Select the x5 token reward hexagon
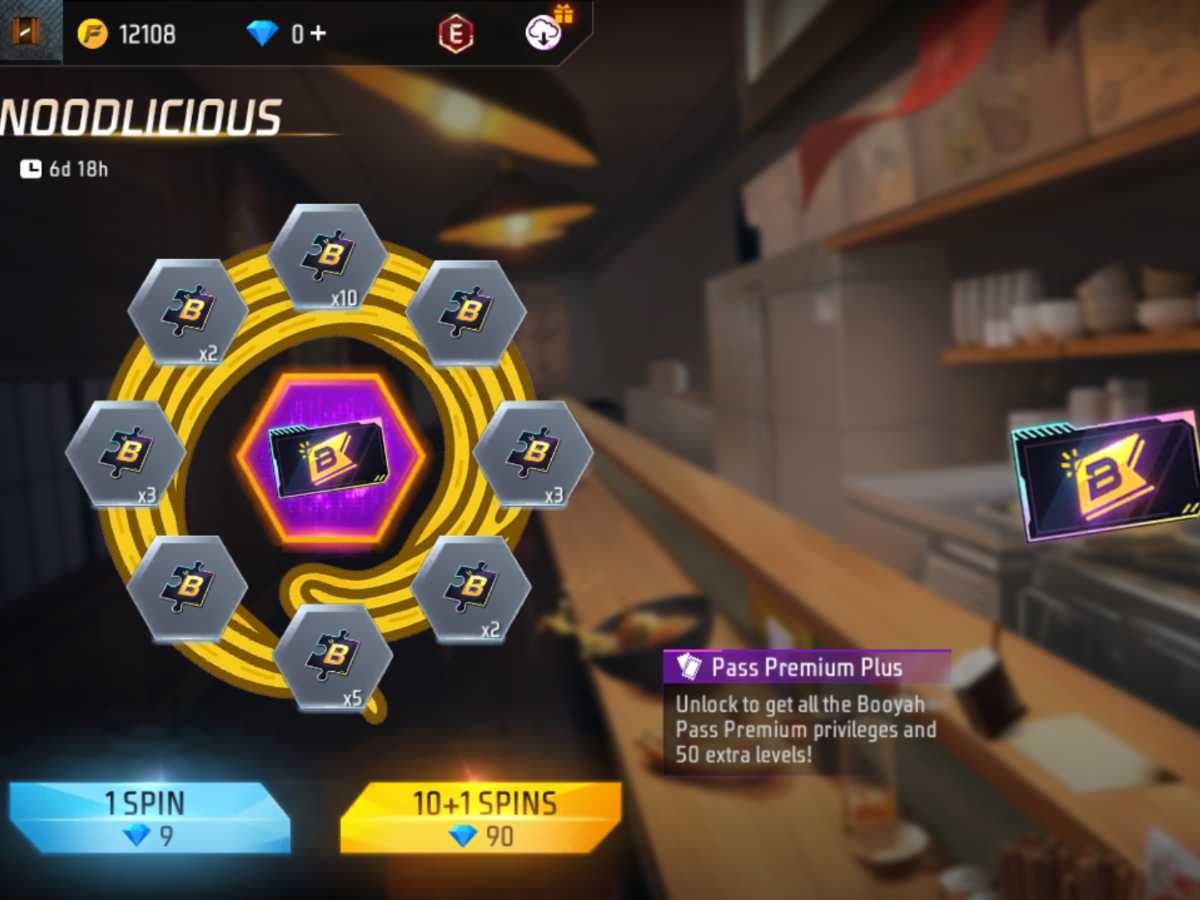1200x900 pixels. pyautogui.click(x=333, y=657)
